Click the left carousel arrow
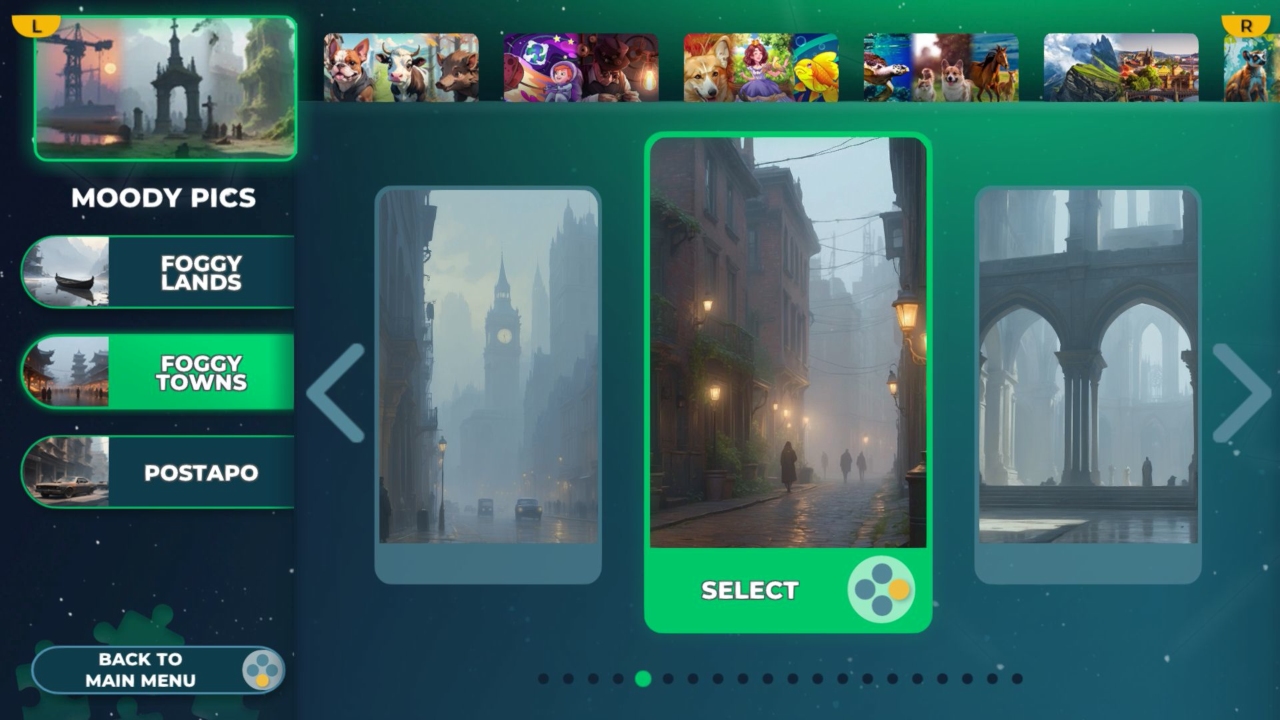The width and height of the screenshot is (1280, 720). [x=337, y=395]
